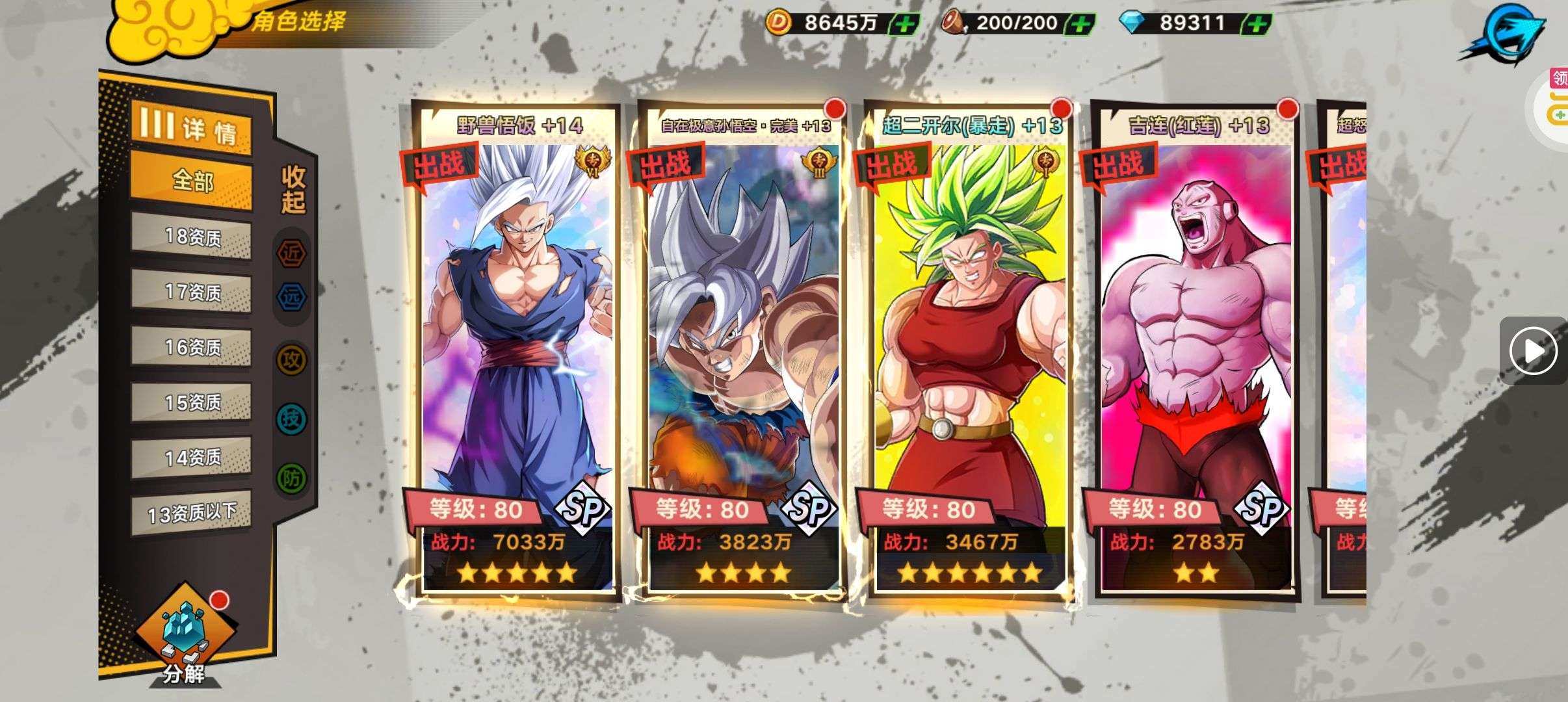
Task: Toggle the 近 melee type filter
Action: click(292, 253)
